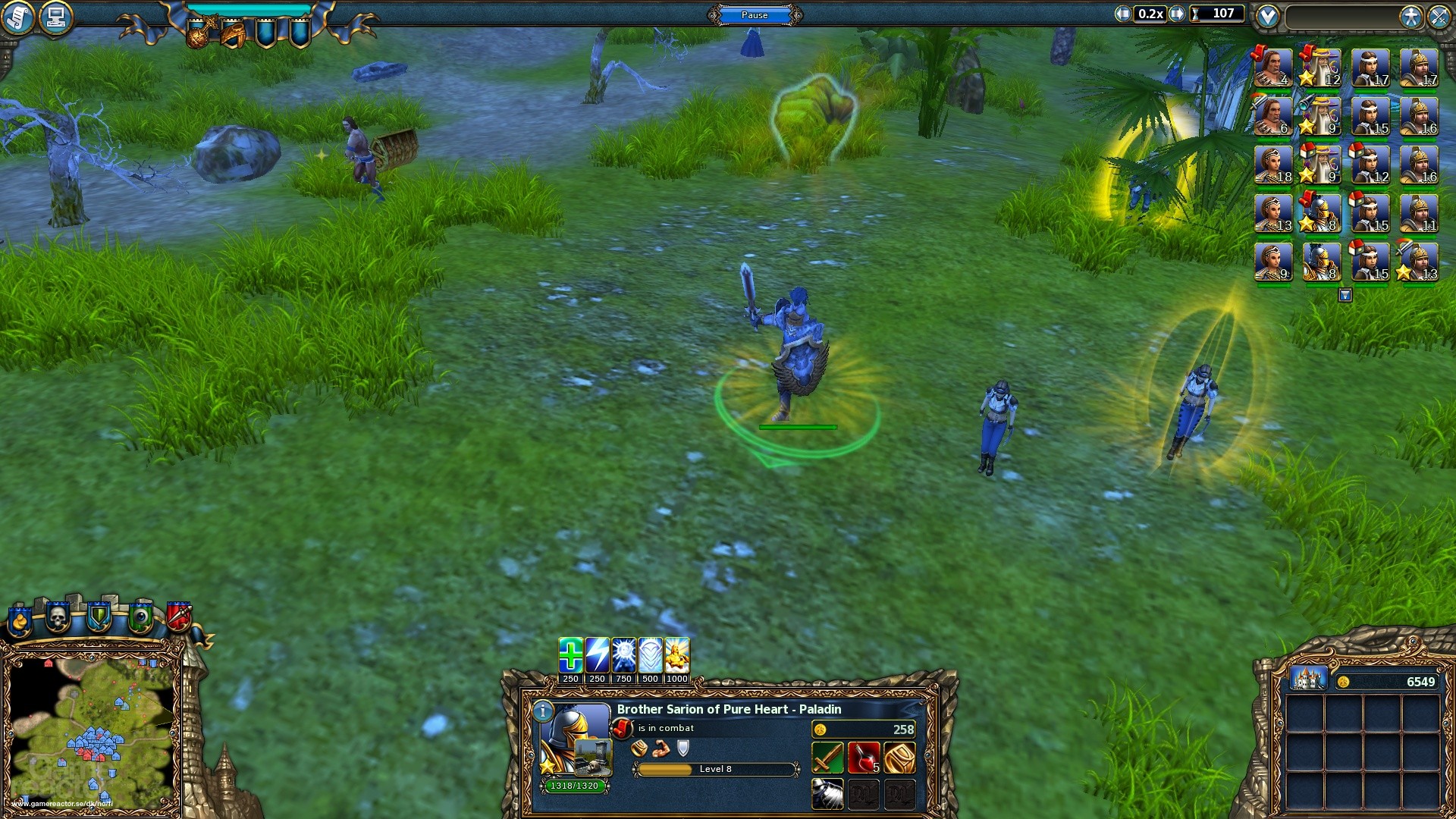
Task: Click the Level 8 experience progress bar
Action: point(715,769)
